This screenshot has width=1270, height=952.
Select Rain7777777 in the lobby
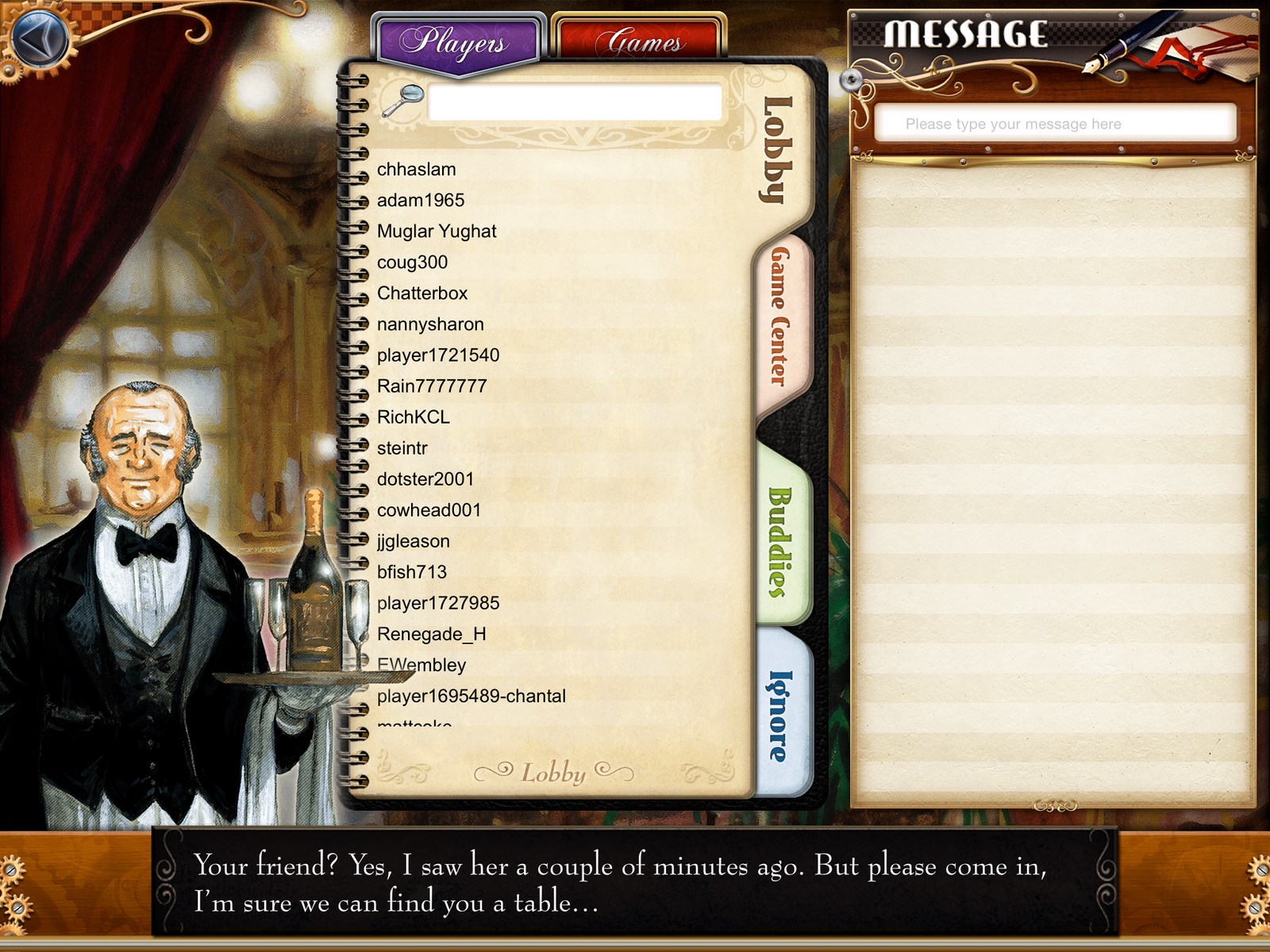point(432,386)
